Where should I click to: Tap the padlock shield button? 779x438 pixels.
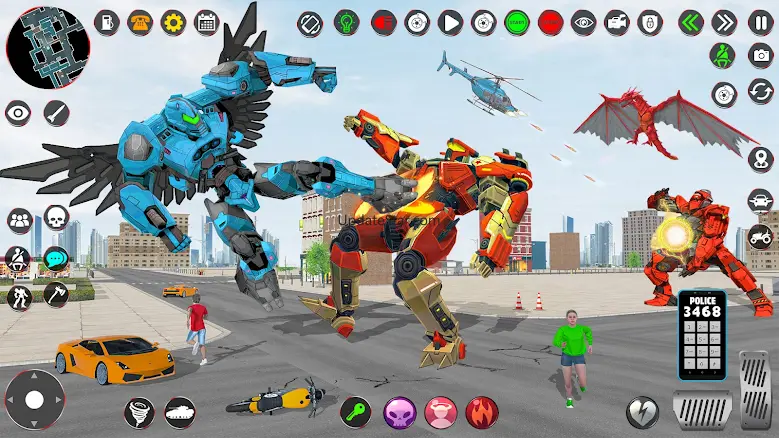(650, 21)
